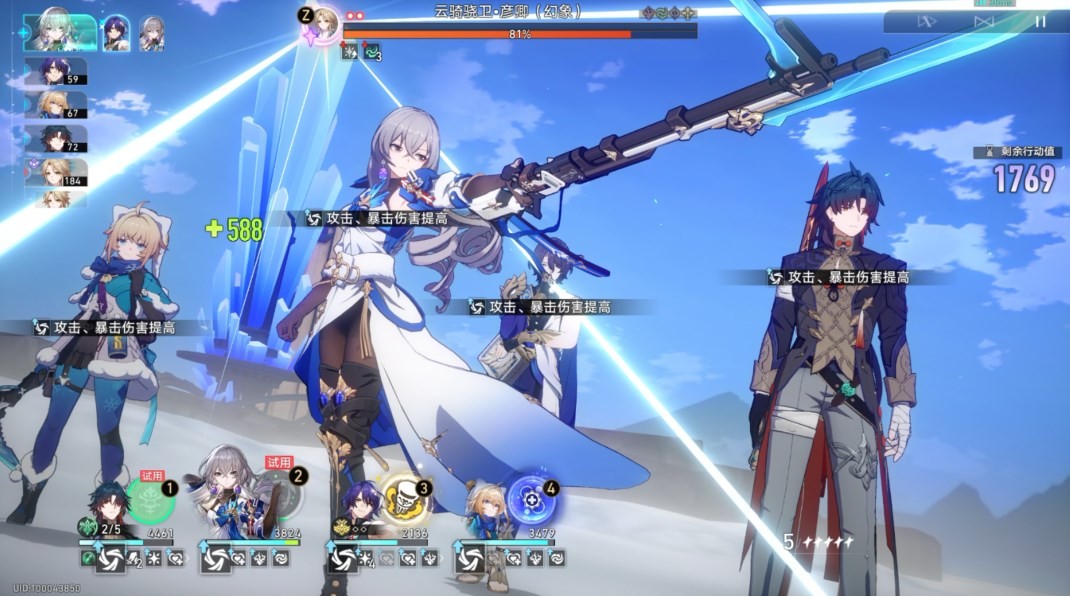Activate the yellow ultimate icon numbered 3
1070x596 pixels.
click(x=406, y=497)
